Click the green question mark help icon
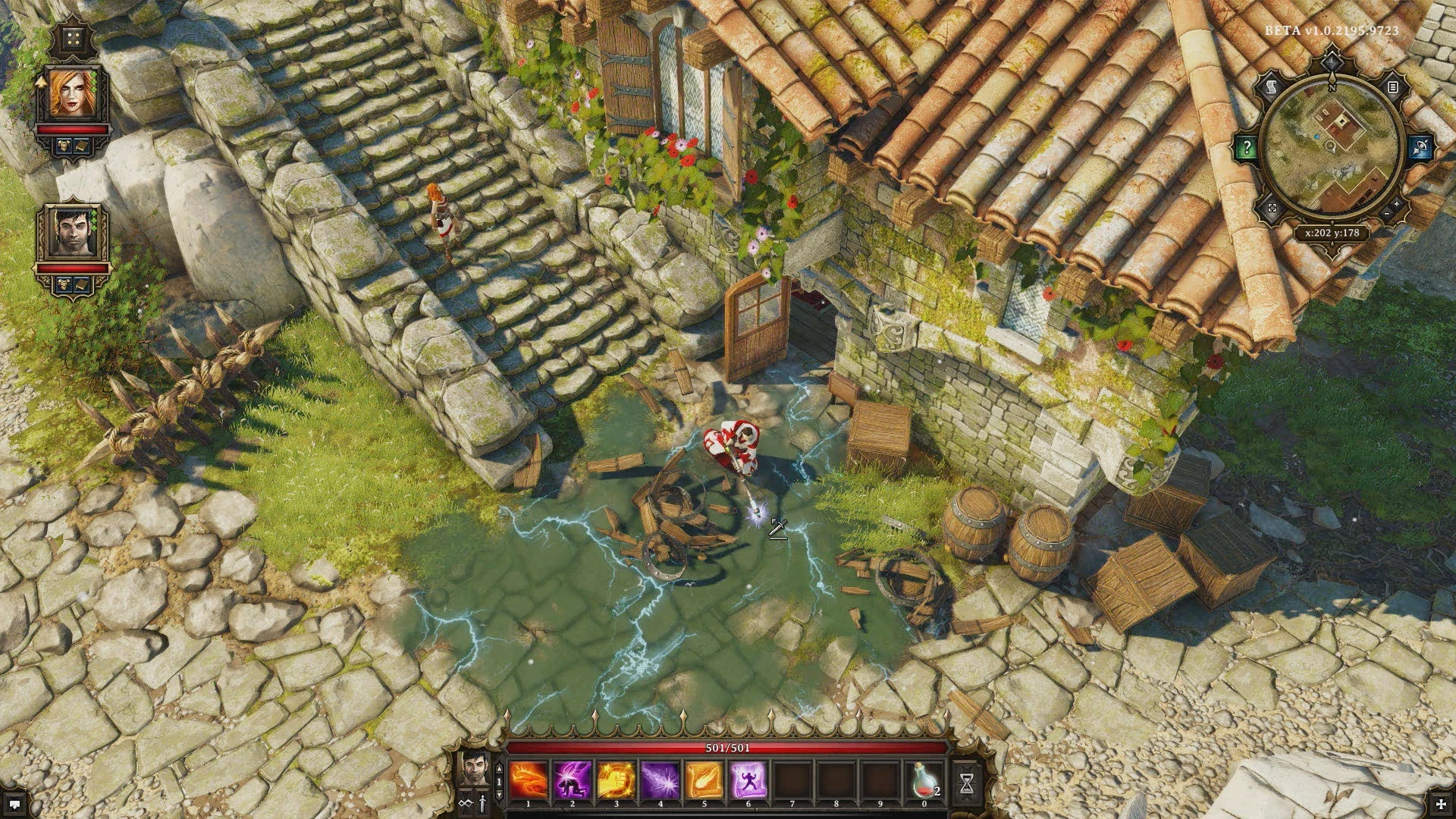 click(x=1247, y=146)
